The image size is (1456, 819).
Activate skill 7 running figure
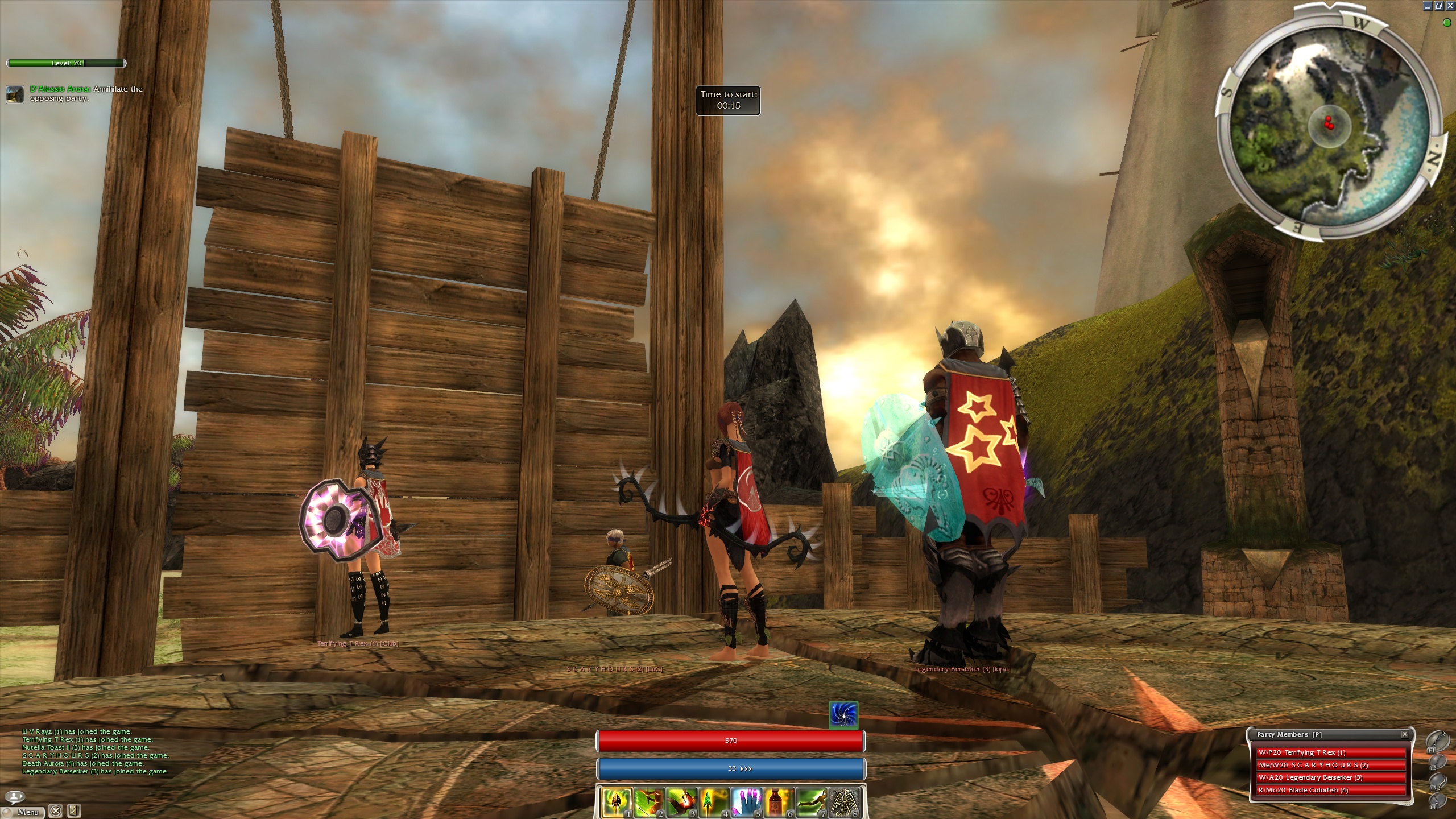point(811,802)
